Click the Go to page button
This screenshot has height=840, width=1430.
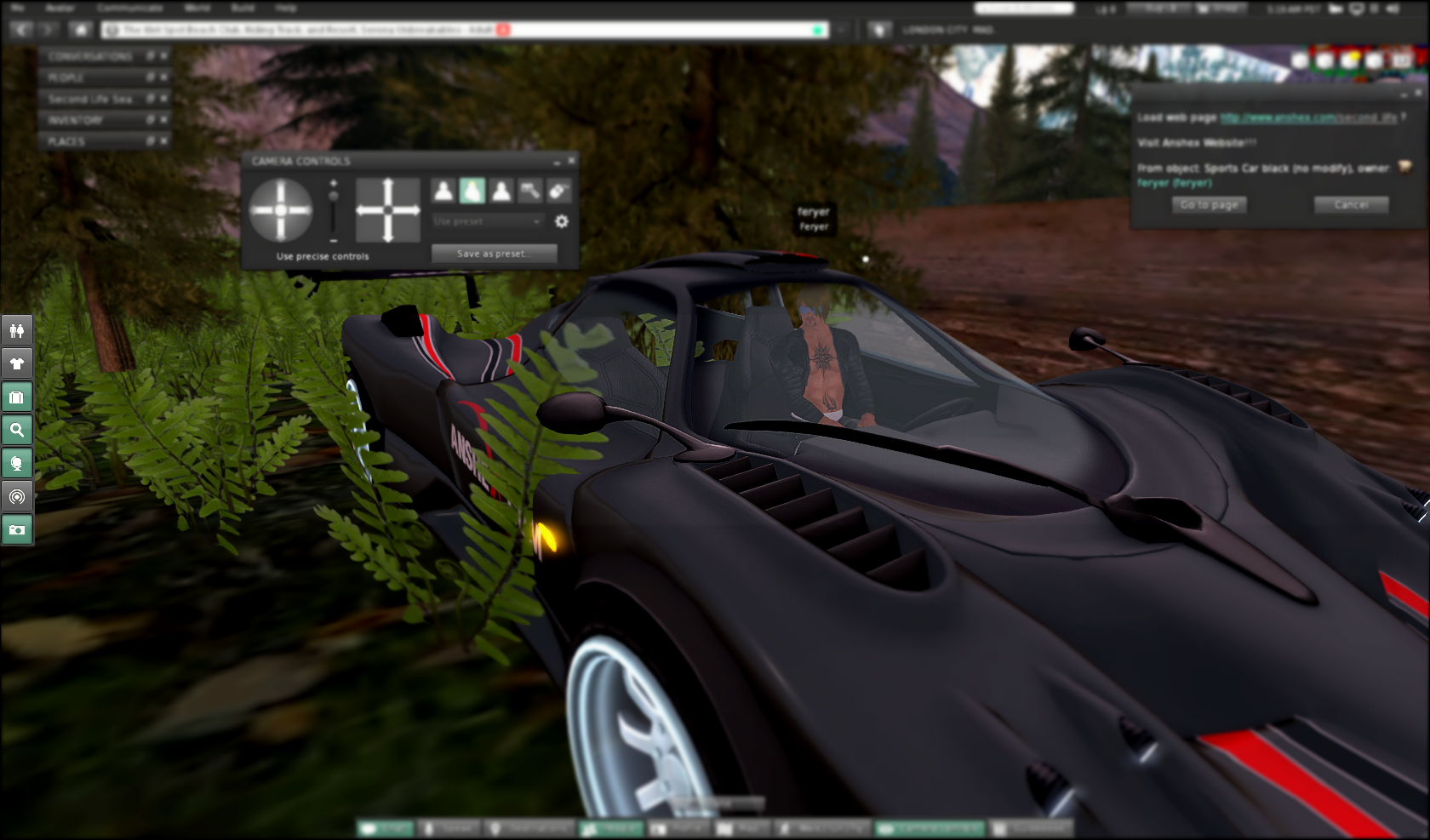[1209, 205]
